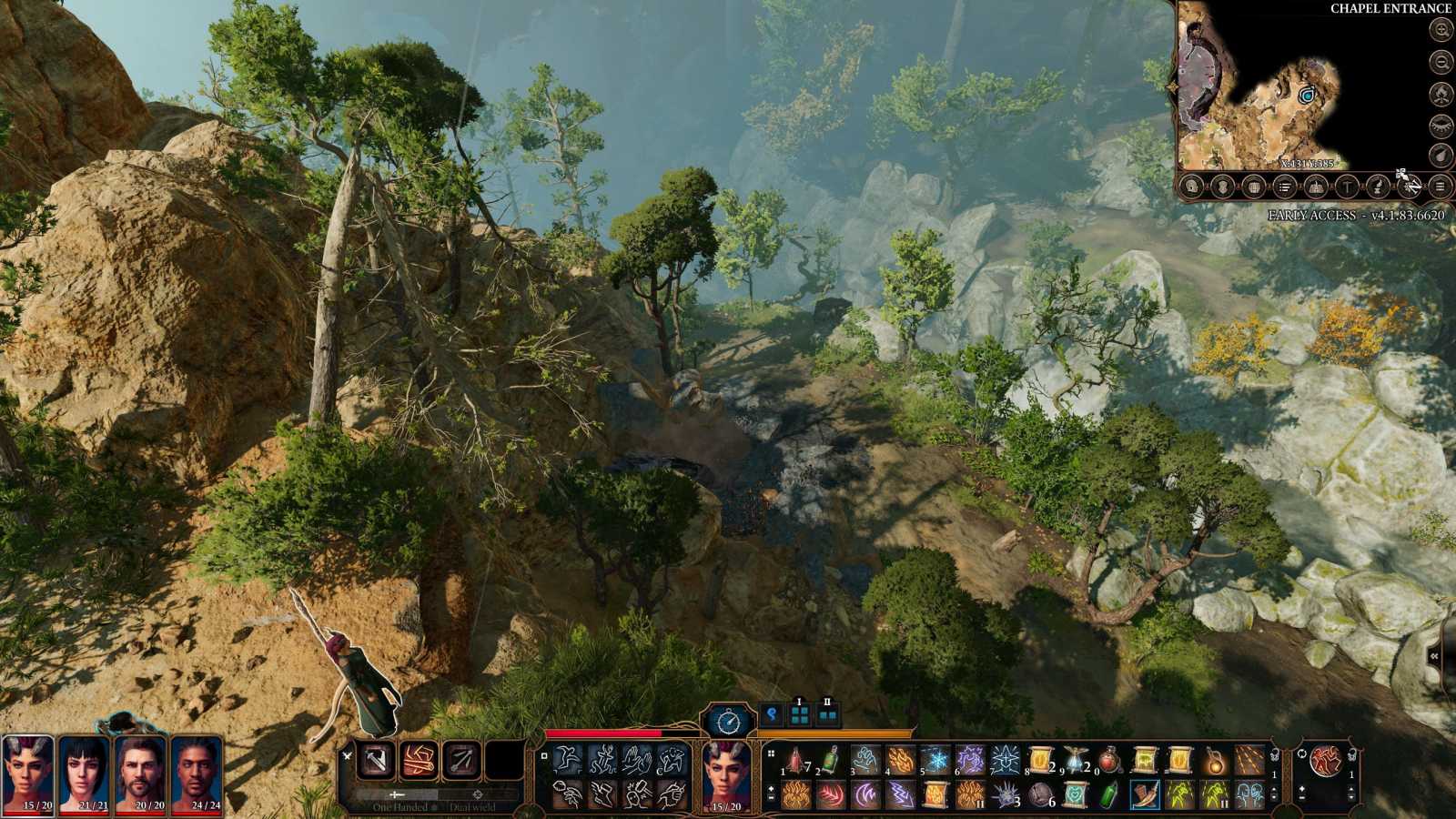
Task: Zoom in on the minimap
Action: [x=1441, y=29]
